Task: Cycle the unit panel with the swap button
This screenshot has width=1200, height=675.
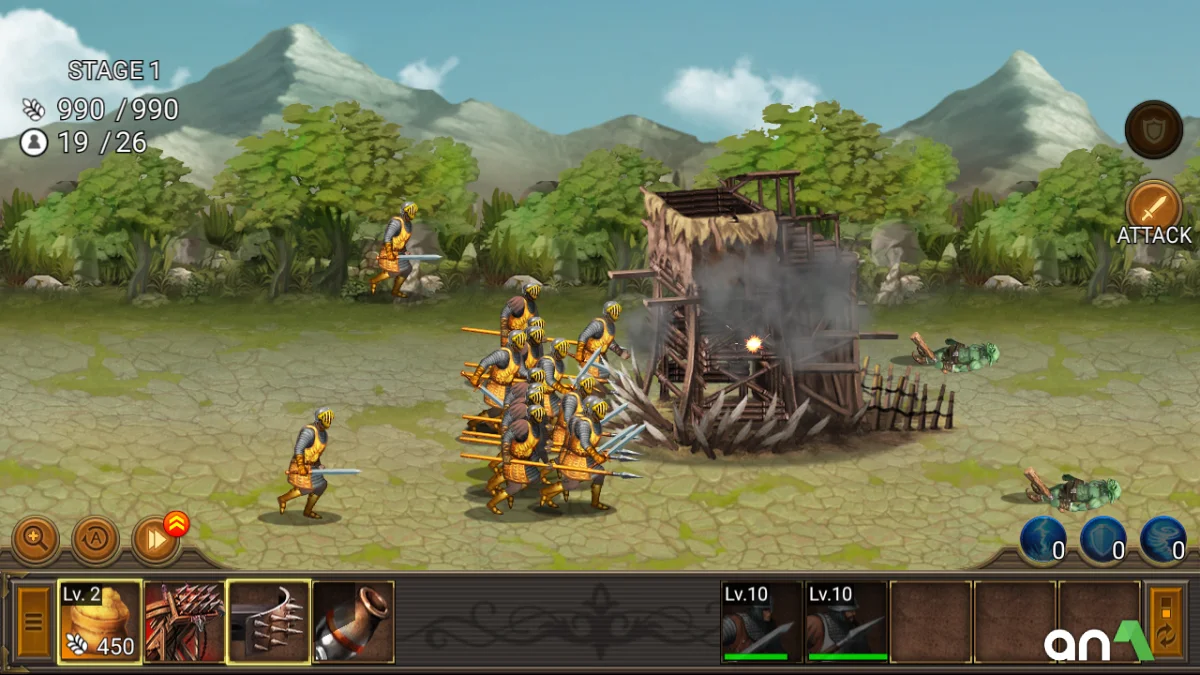Action: (1166, 622)
